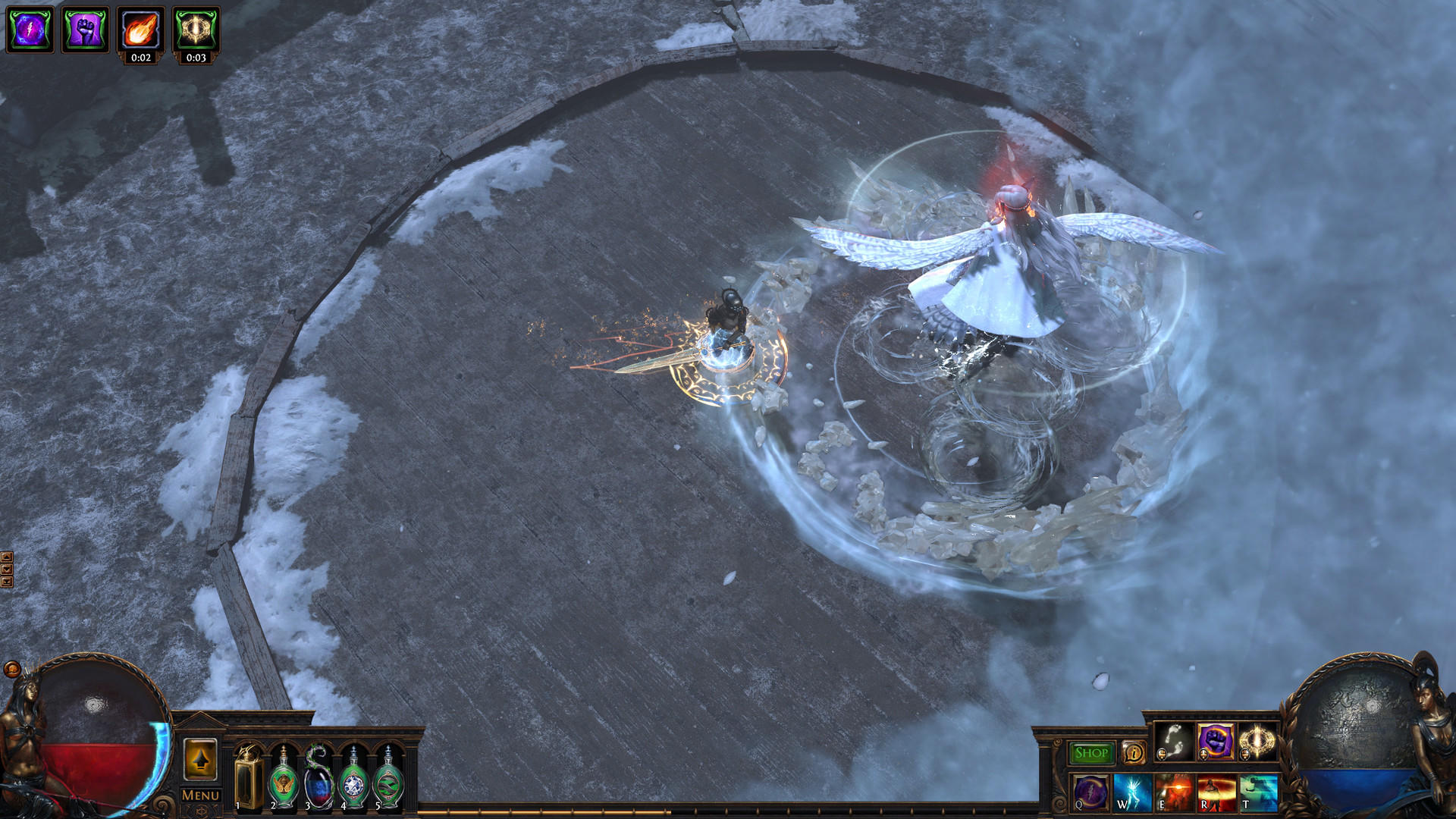Trigger the fire skill bound to E
Screen dimensions: 1456x819
1174,795
